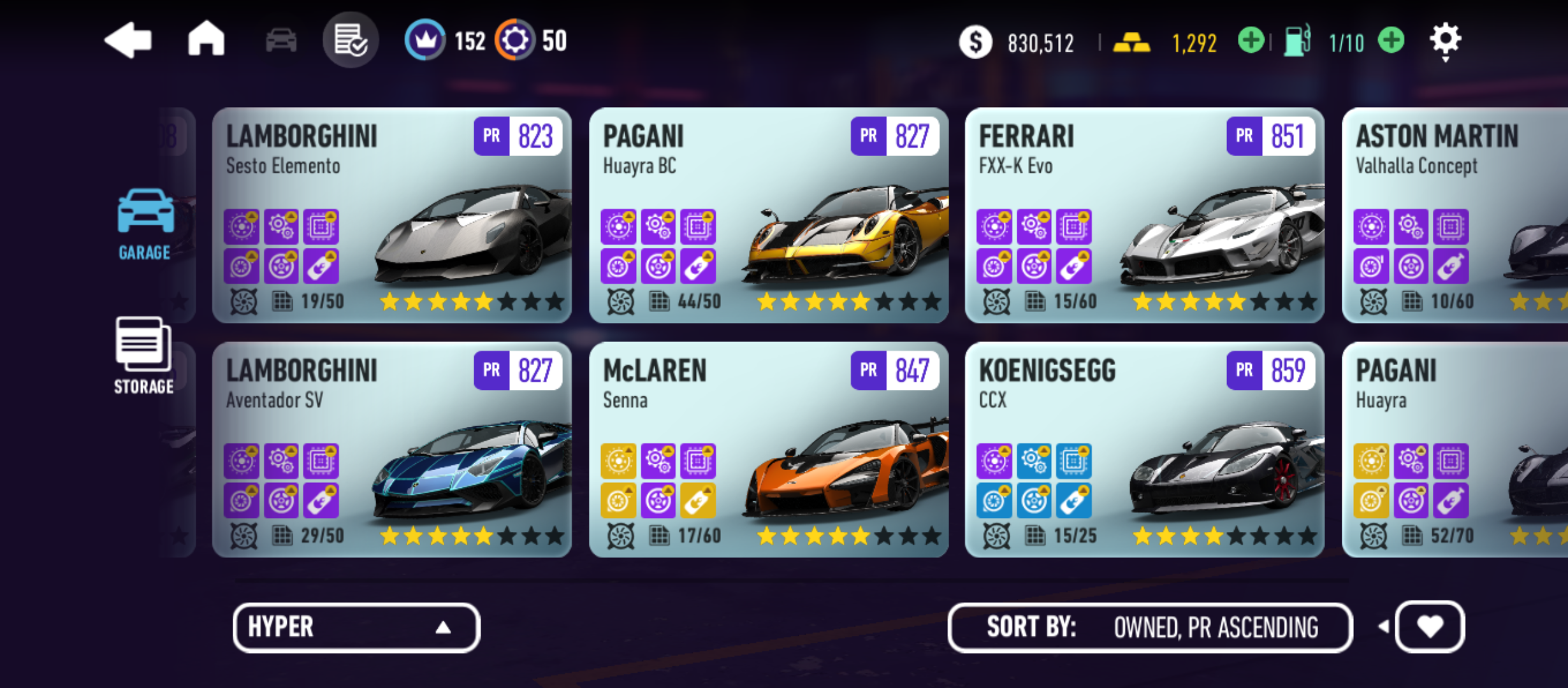Open the crown level 152 profile
The width and height of the screenshot is (1568, 688).
425,40
